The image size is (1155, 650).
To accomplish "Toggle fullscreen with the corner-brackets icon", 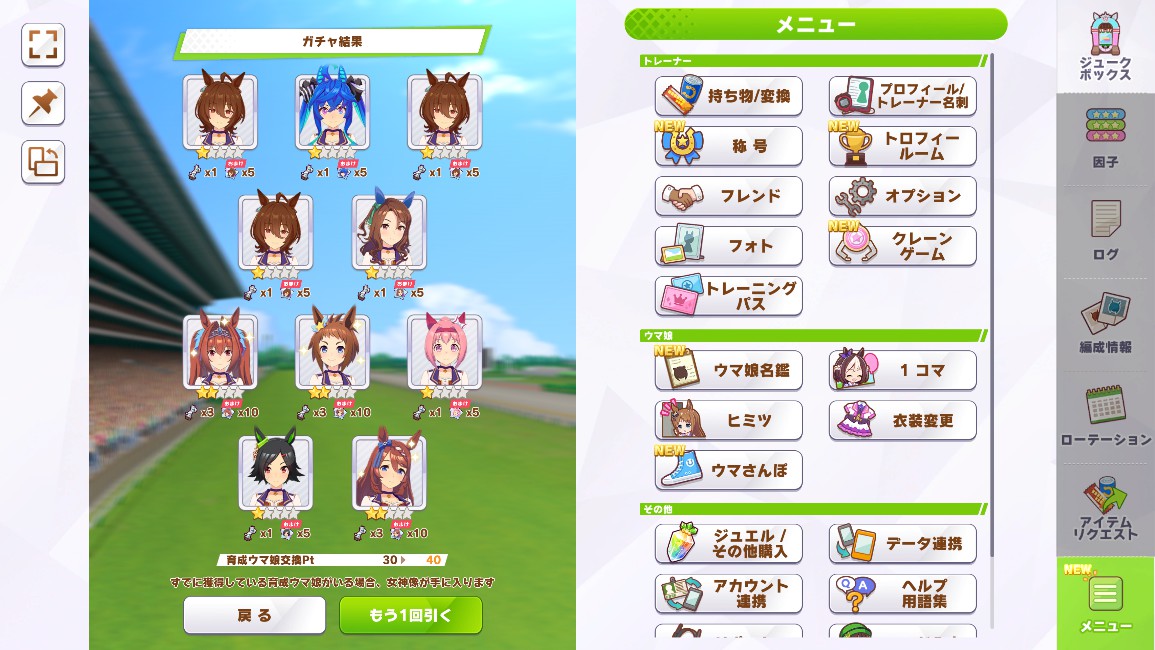I will [x=43, y=45].
